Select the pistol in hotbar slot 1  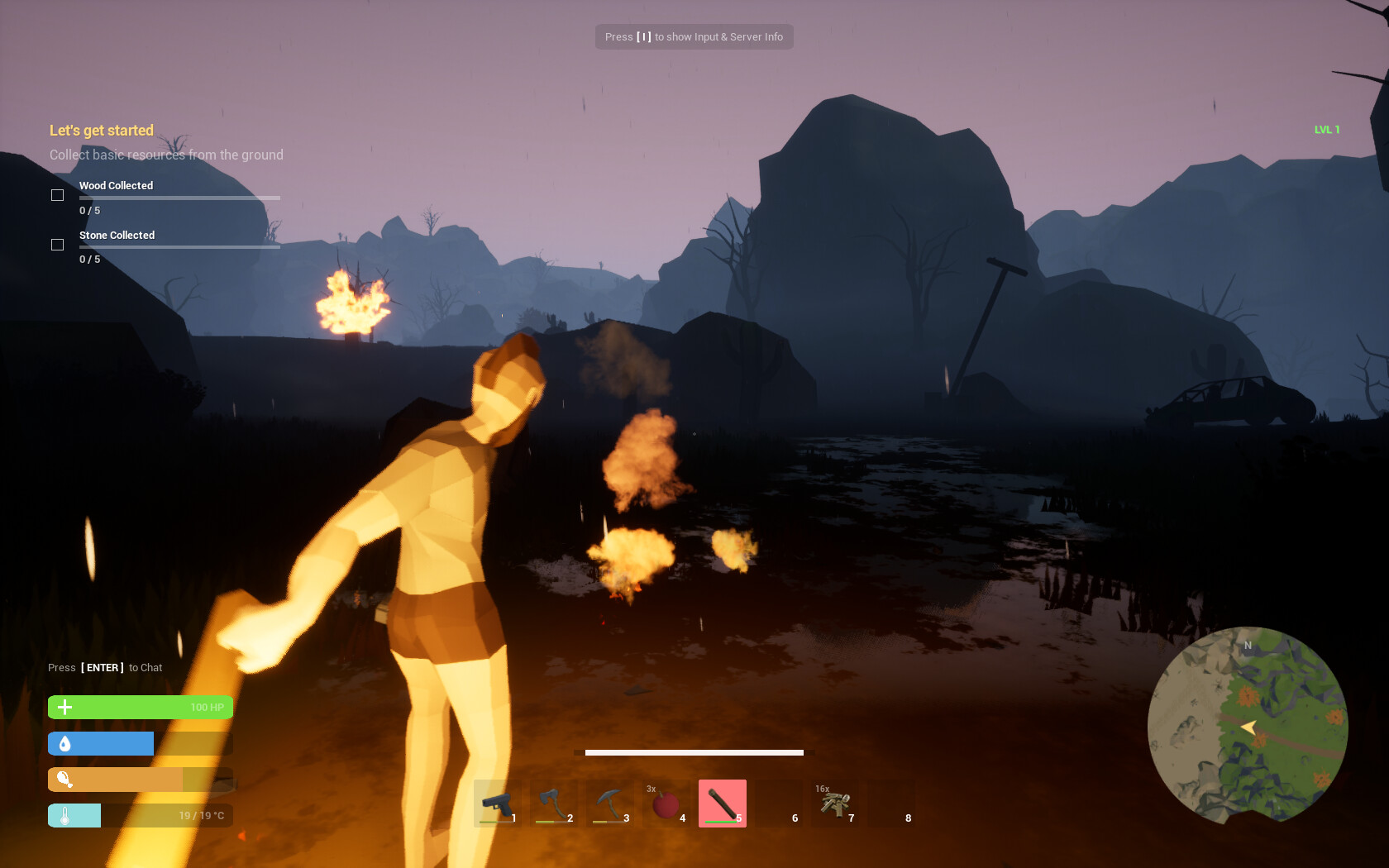pos(498,804)
